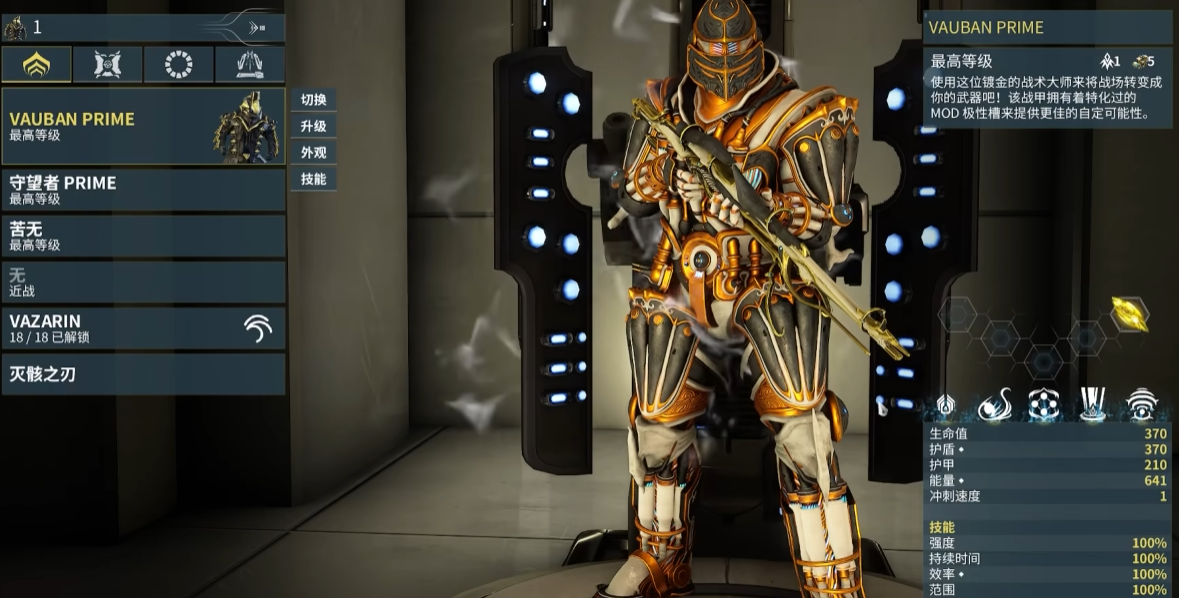This screenshot has width=1179, height=598.
Task: Switch to the archwing vehicles tab
Action: pyautogui.click(x=250, y=65)
